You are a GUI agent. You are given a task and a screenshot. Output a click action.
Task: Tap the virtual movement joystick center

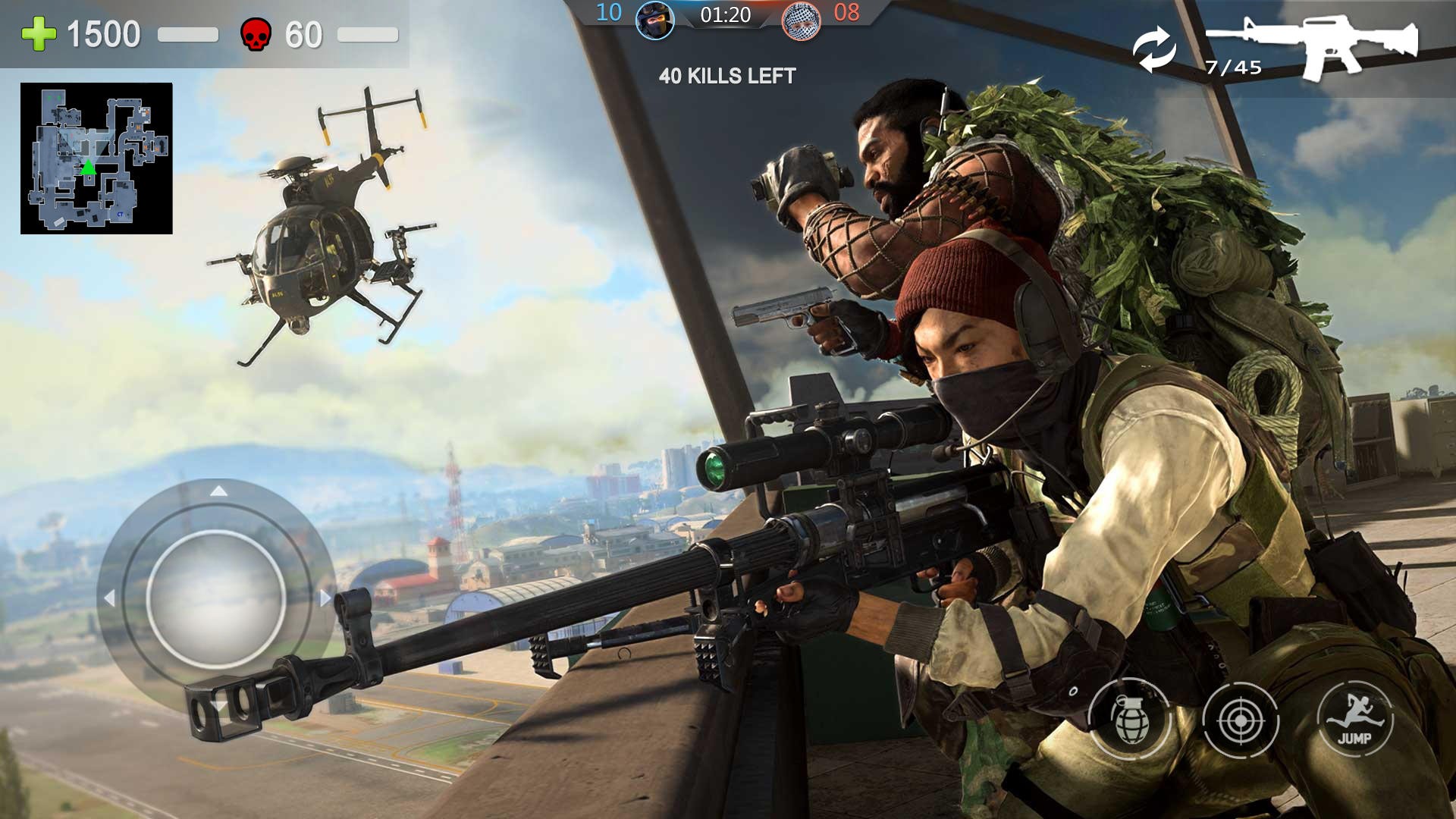pos(216,599)
